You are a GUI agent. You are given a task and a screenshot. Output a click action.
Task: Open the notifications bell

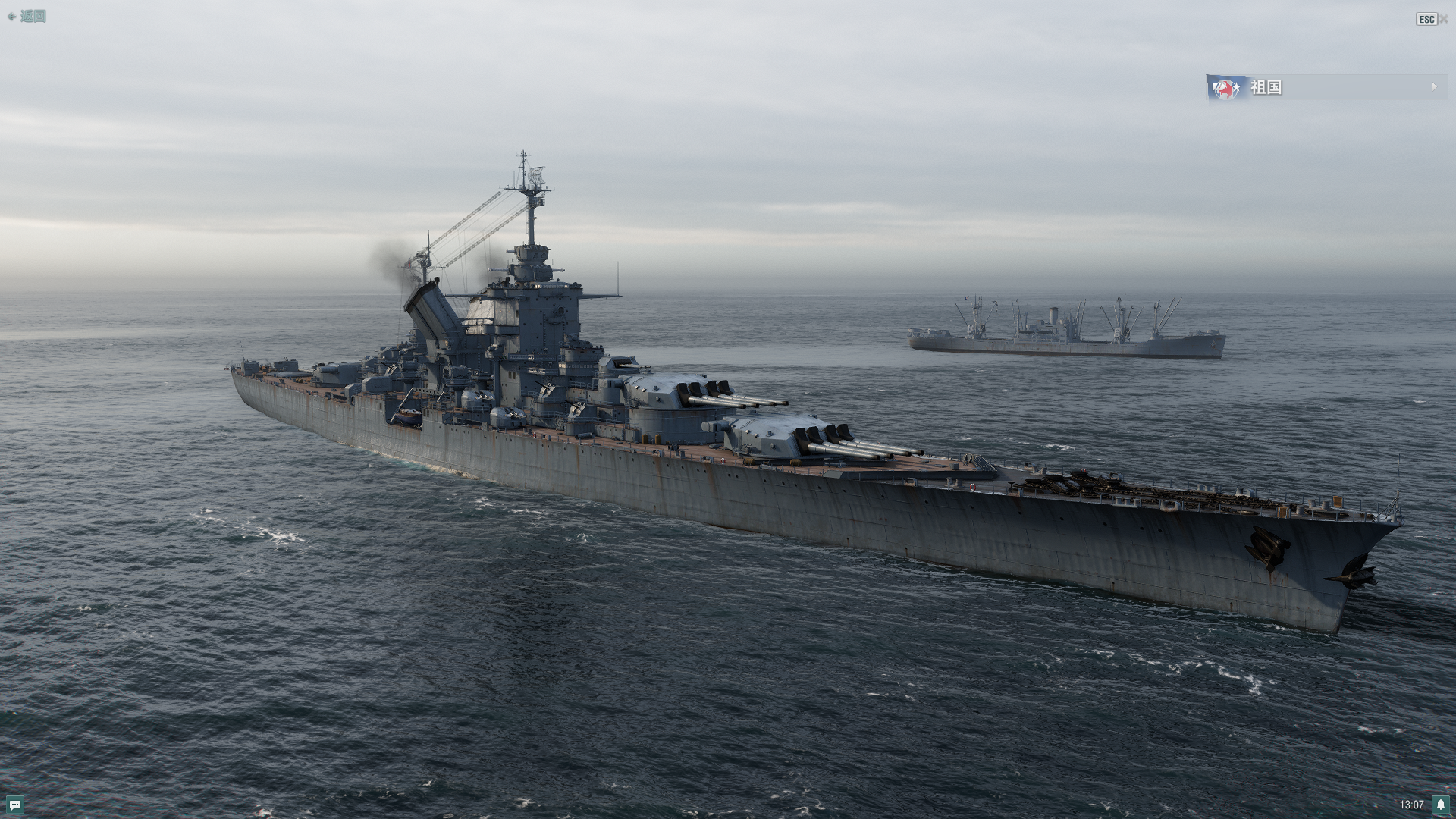pos(1440,805)
